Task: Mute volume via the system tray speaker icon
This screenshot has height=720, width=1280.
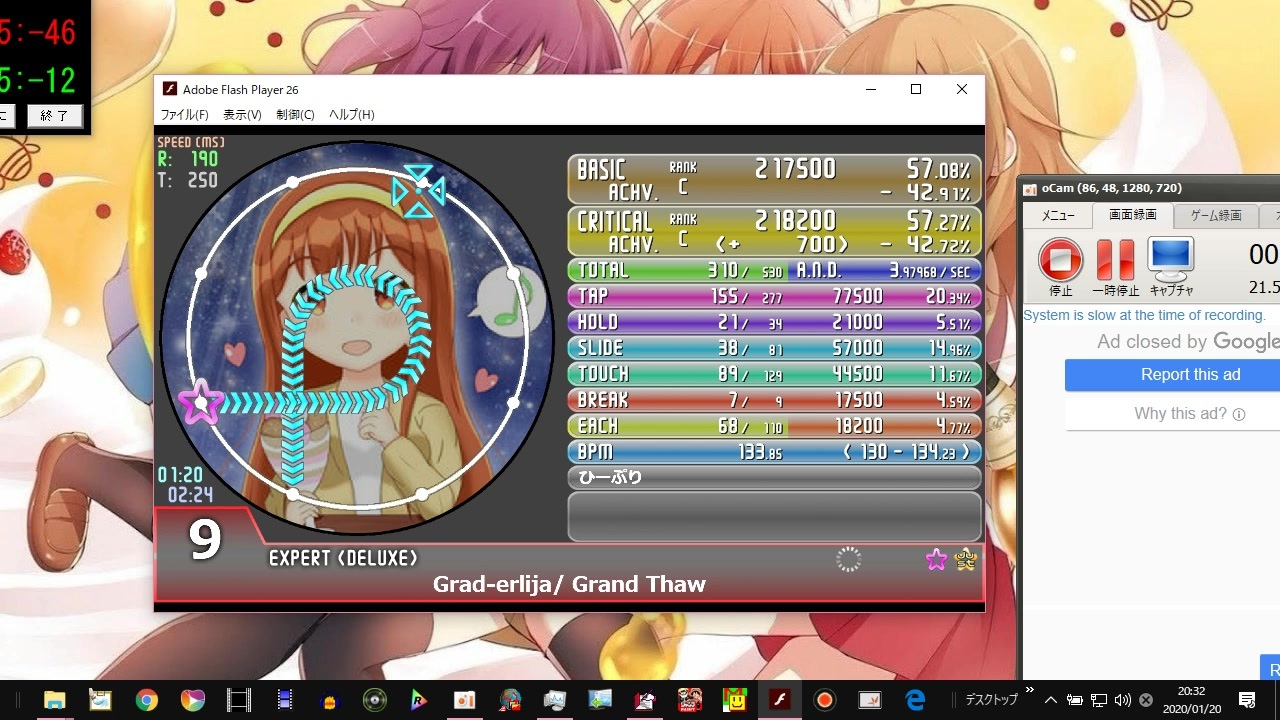Action: [1122, 699]
